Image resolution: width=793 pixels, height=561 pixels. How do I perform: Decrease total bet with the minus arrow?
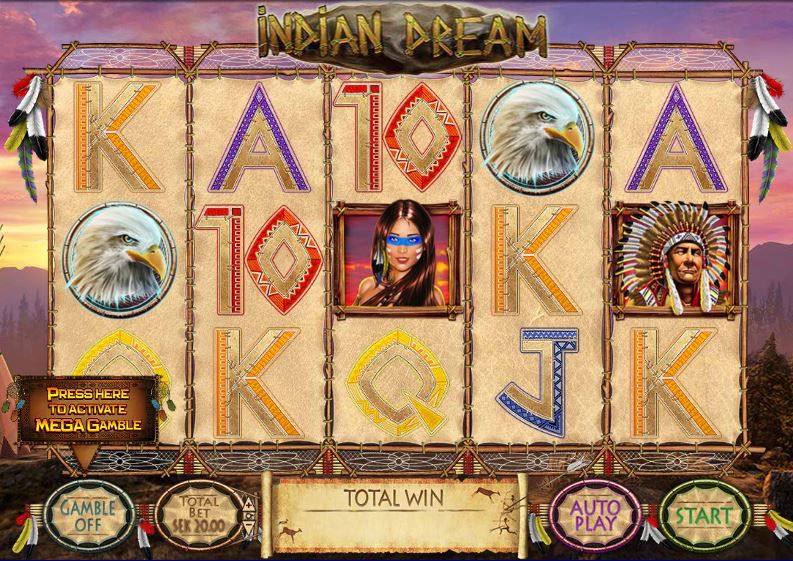click(x=251, y=528)
